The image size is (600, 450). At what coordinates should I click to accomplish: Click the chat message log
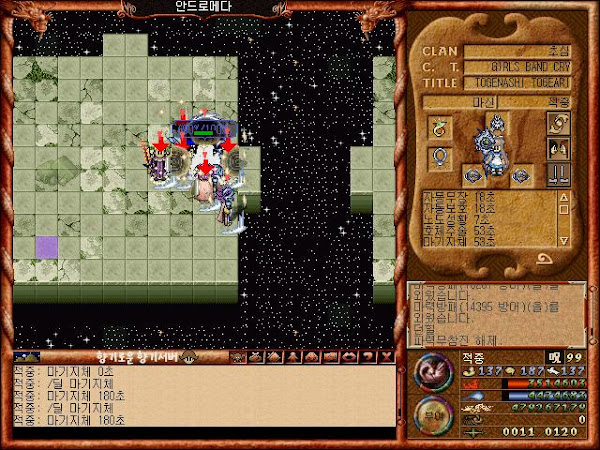[x=200, y=397]
